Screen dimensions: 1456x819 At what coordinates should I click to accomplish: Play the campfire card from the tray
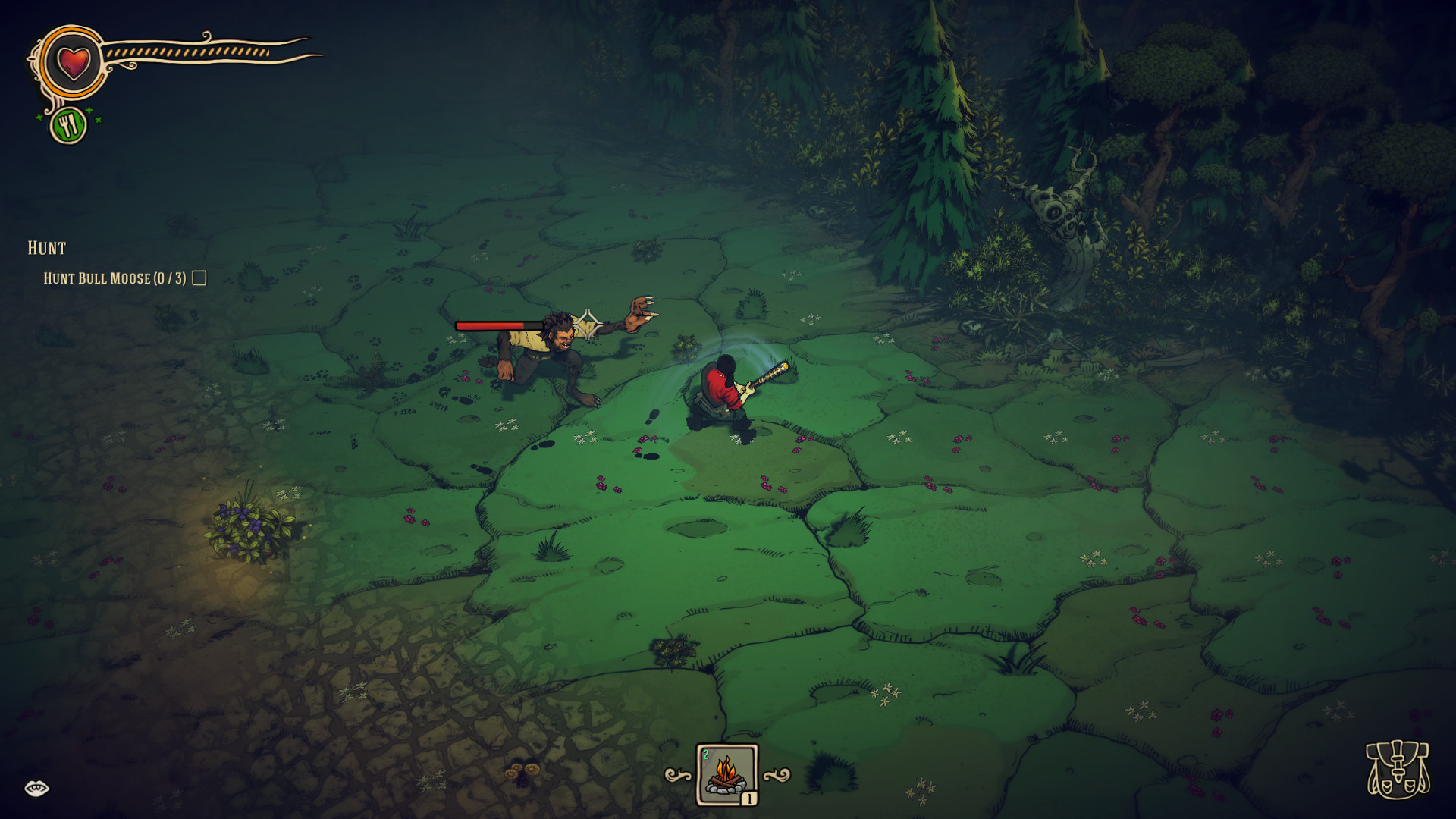click(725, 775)
